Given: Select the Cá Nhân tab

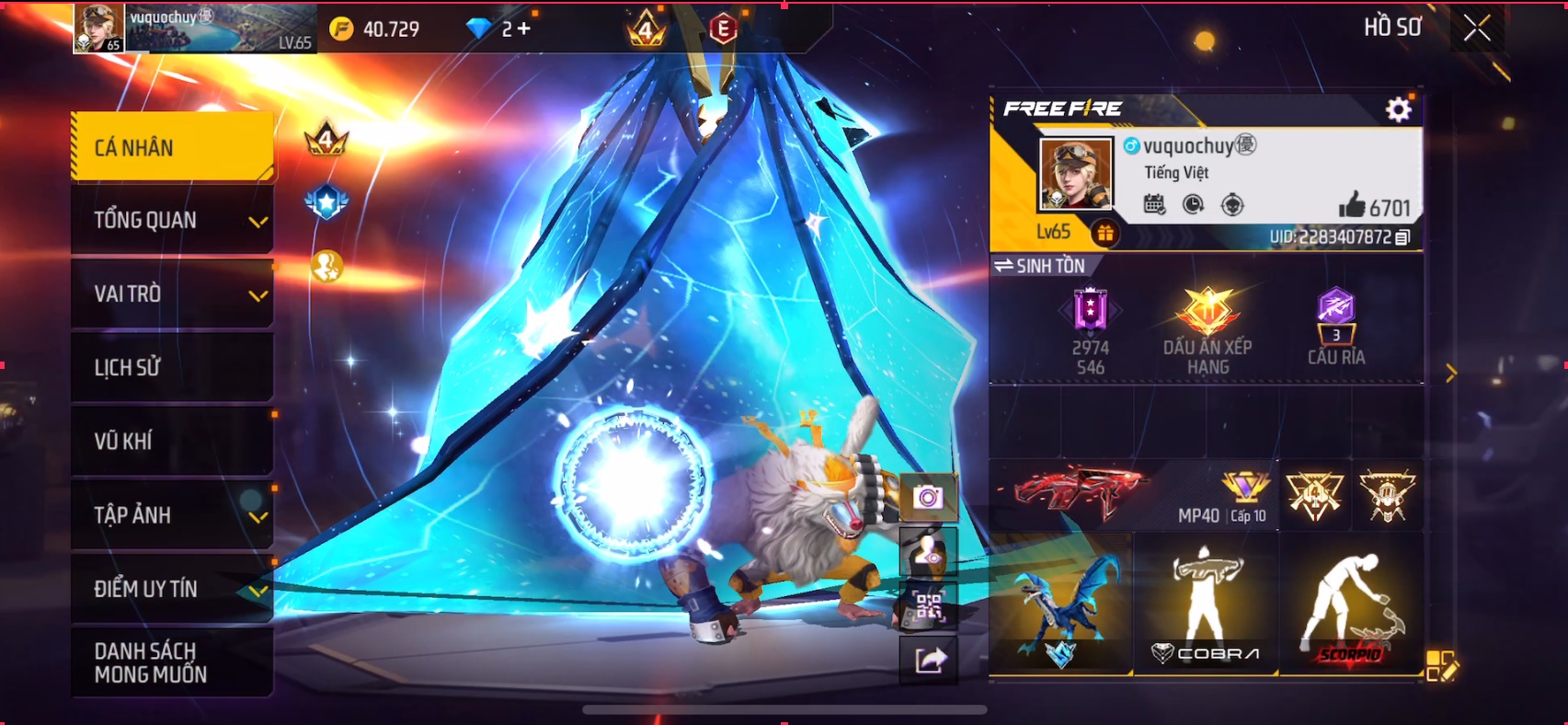Looking at the screenshot, I should point(173,147).
